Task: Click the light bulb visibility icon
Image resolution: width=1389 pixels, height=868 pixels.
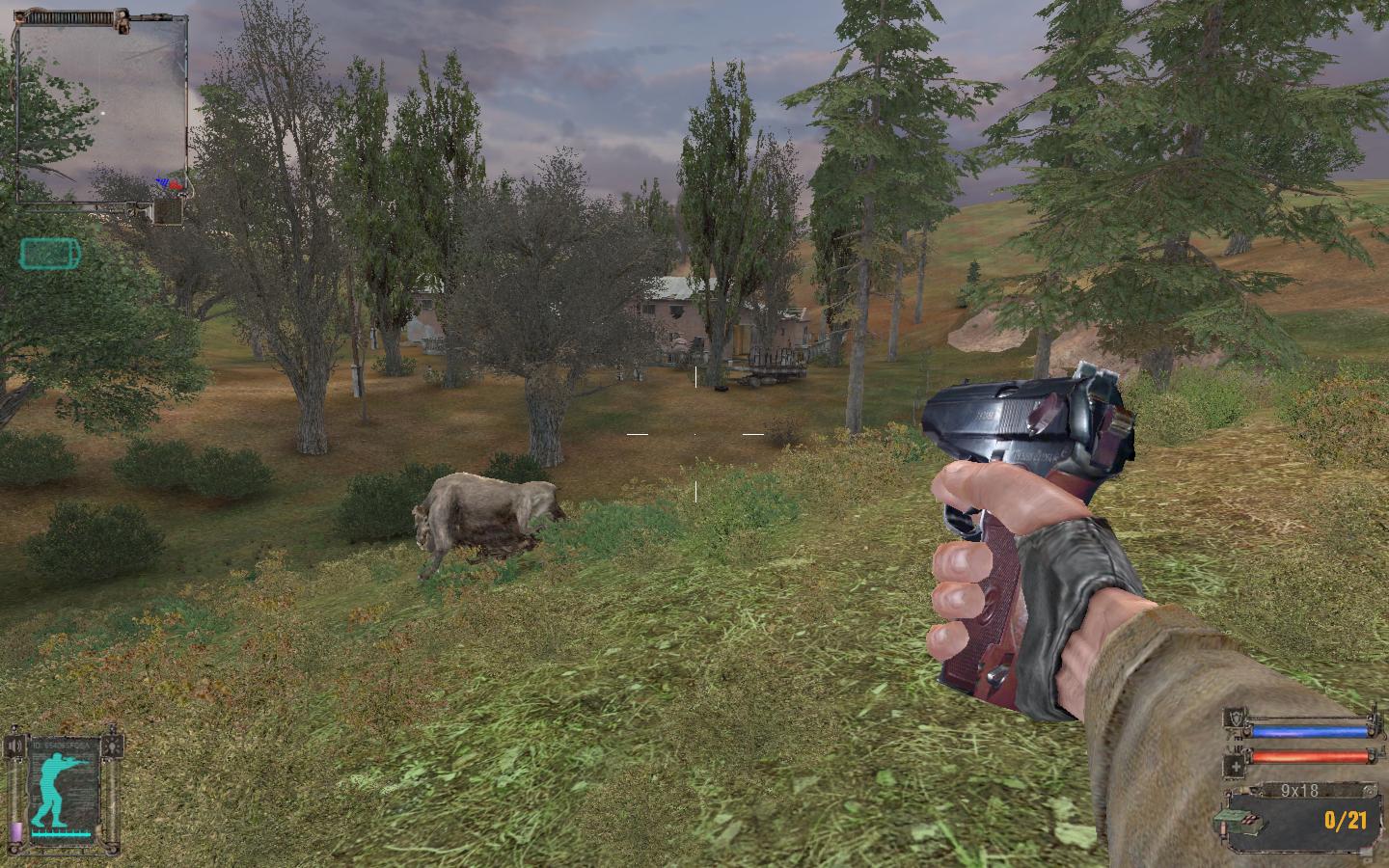Action: pyautogui.click(x=116, y=746)
